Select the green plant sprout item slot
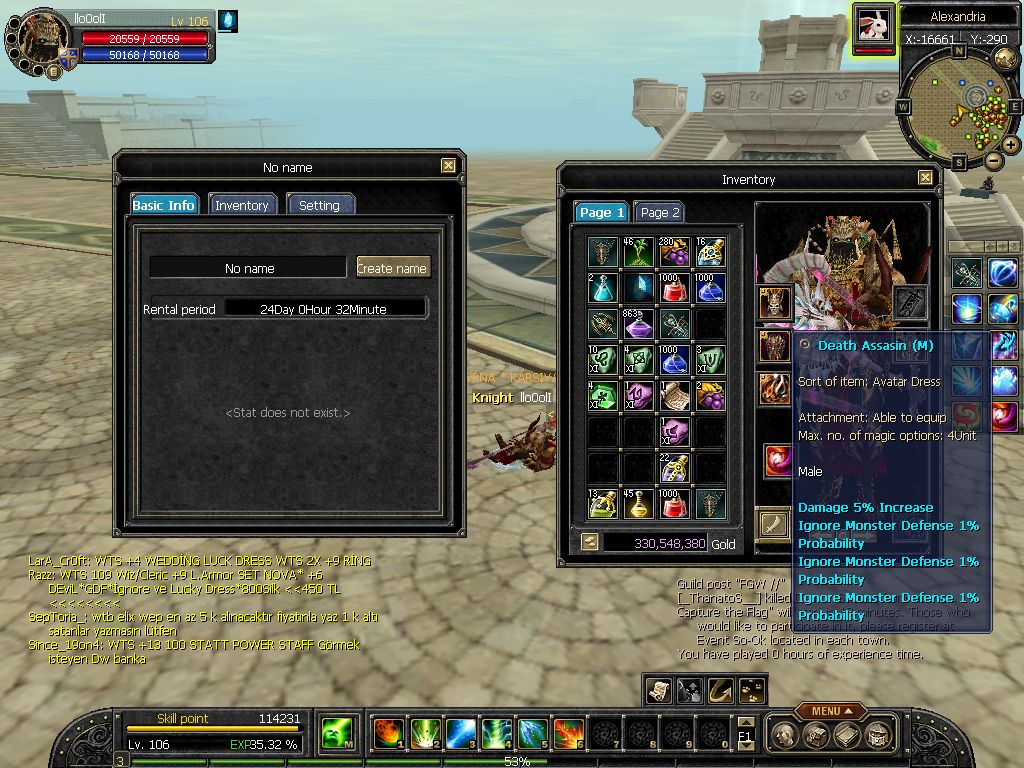This screenshot has width=1024, height=768. click(x=639, y=252)
